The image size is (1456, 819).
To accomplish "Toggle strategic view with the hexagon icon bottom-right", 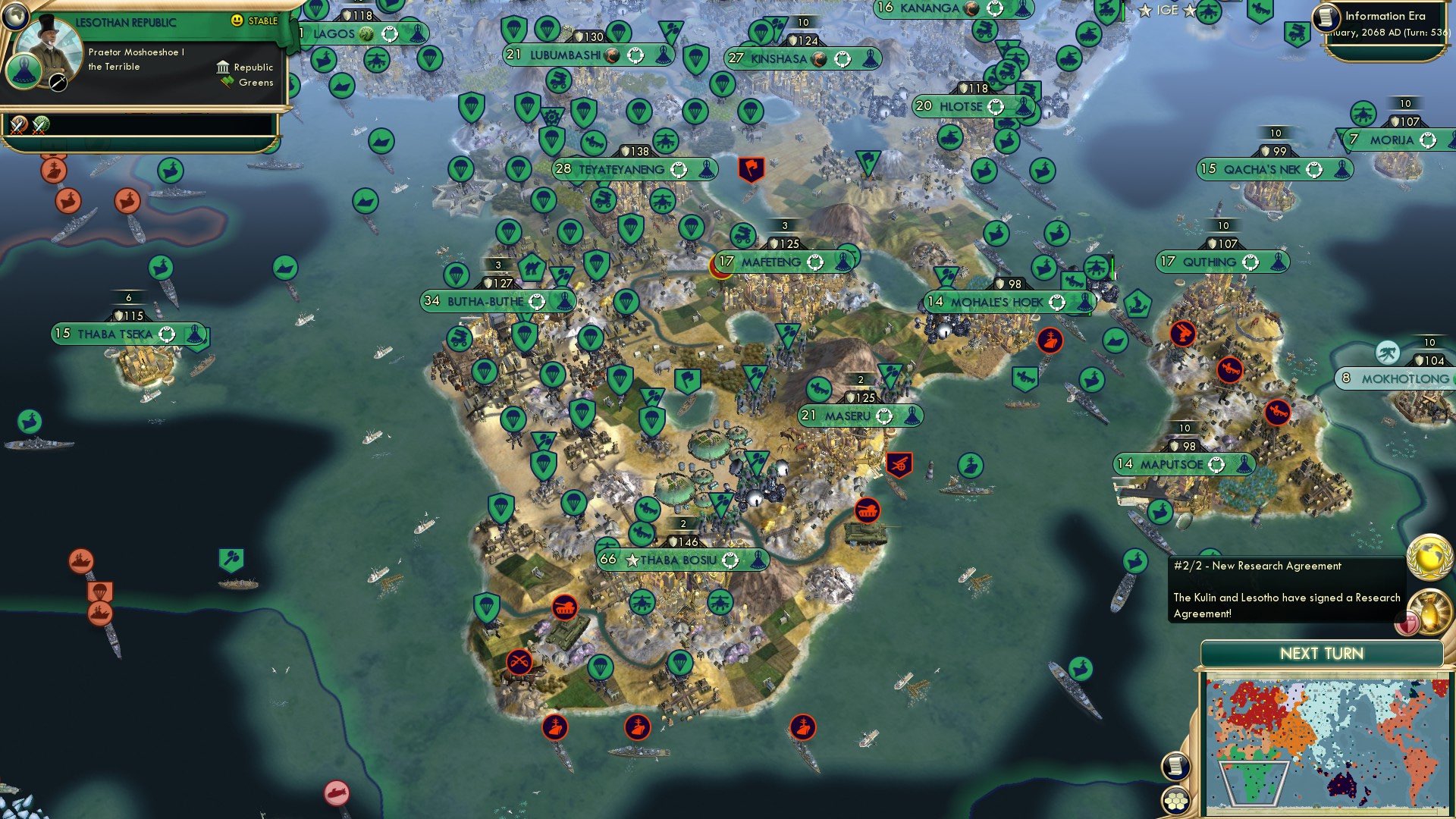I will point(1176,802).
